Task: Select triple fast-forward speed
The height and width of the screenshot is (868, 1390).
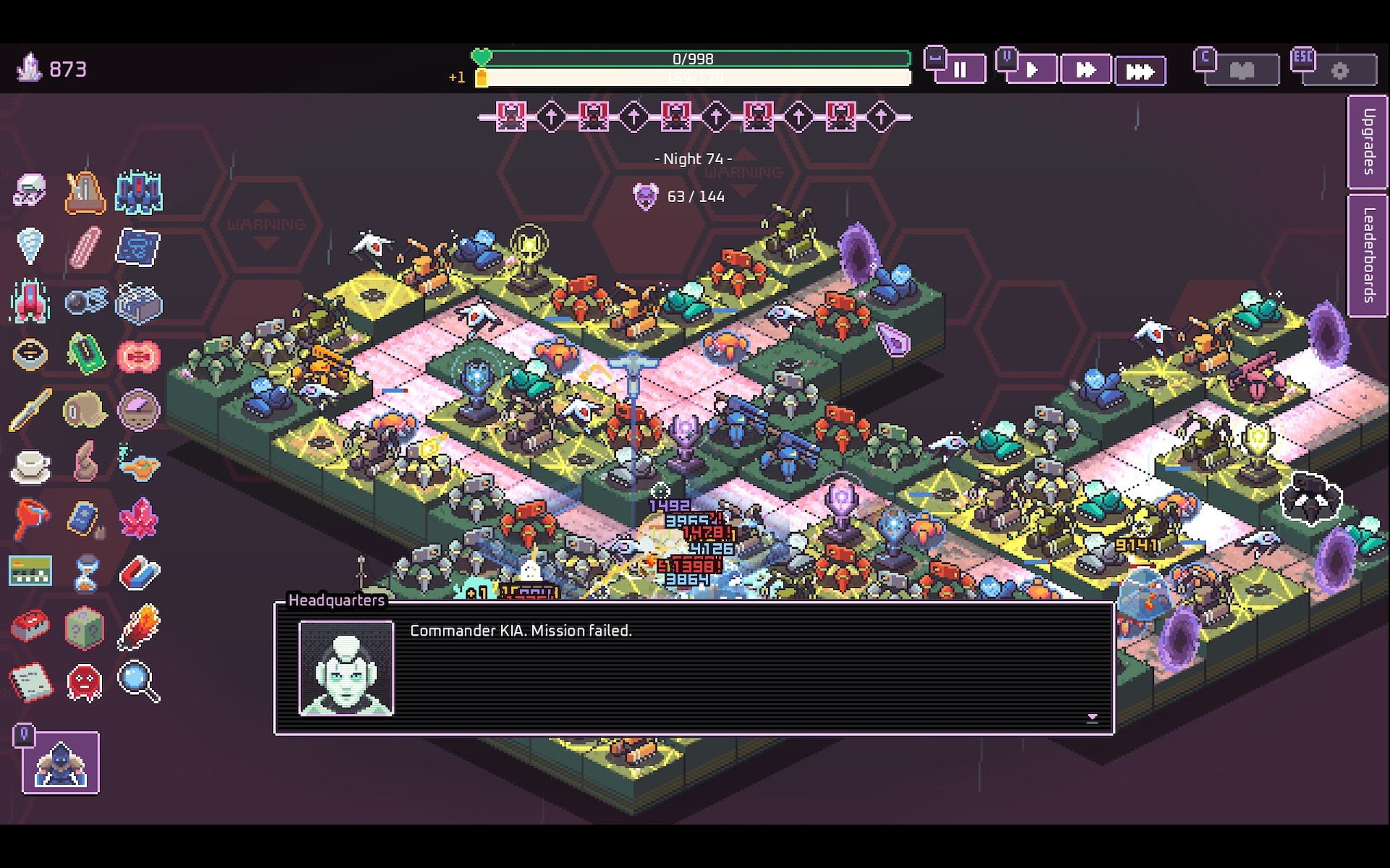Action: point(1140,71)
